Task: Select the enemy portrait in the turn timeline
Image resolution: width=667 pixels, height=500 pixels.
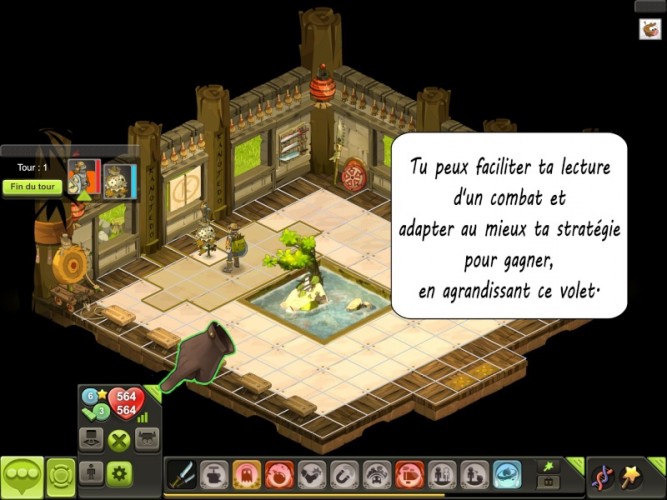Action: 119,180
